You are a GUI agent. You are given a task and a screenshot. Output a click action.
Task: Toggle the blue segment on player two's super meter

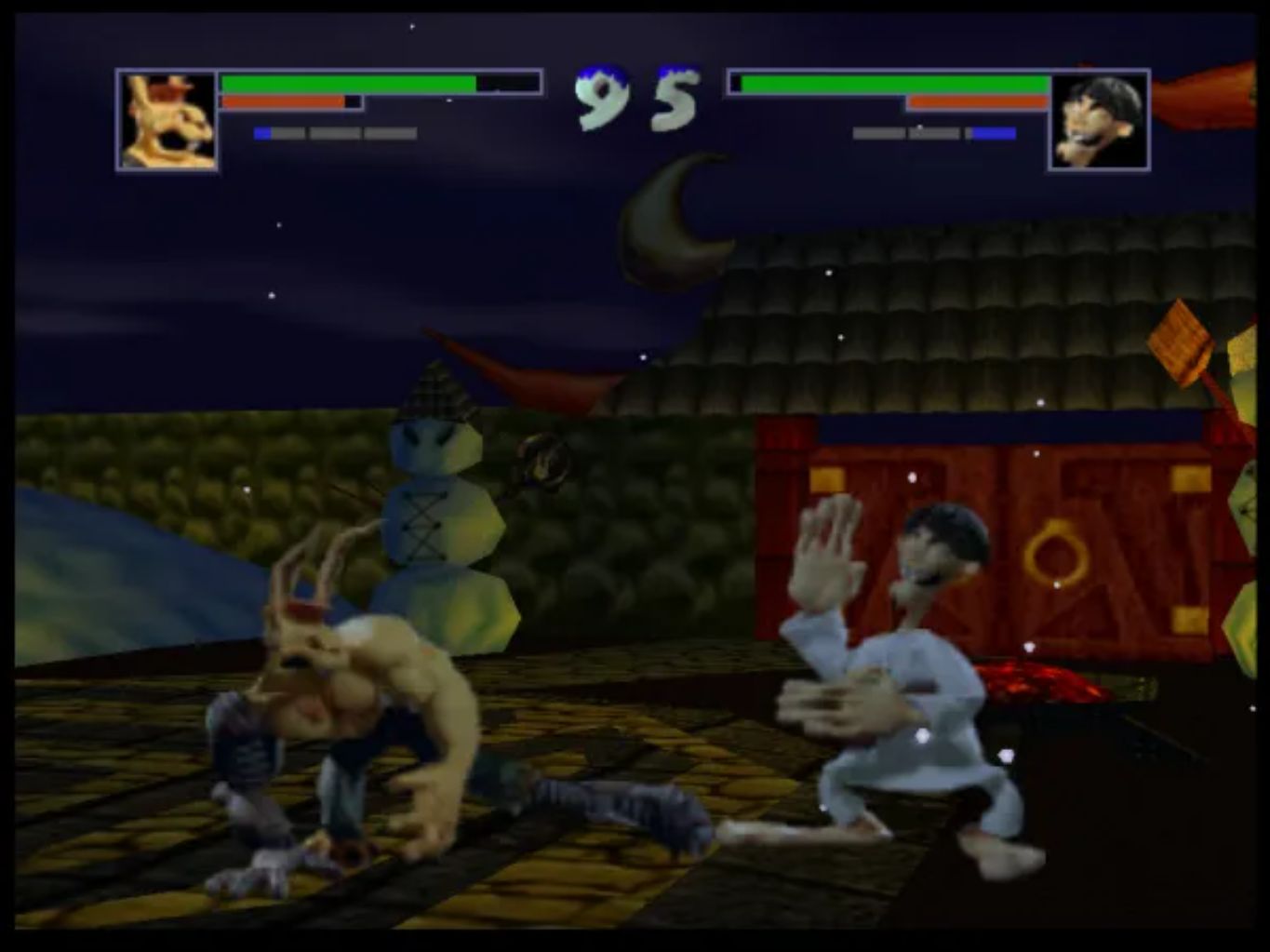(994, 132)
